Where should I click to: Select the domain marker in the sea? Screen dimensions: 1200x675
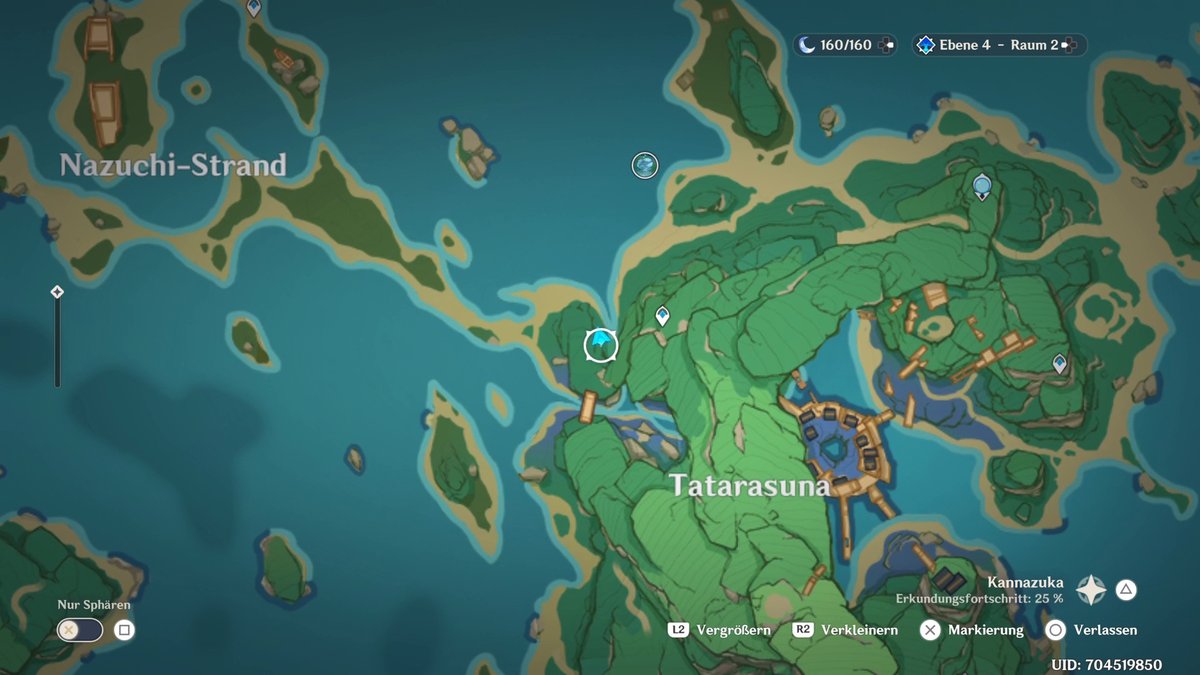click(645, 165)
